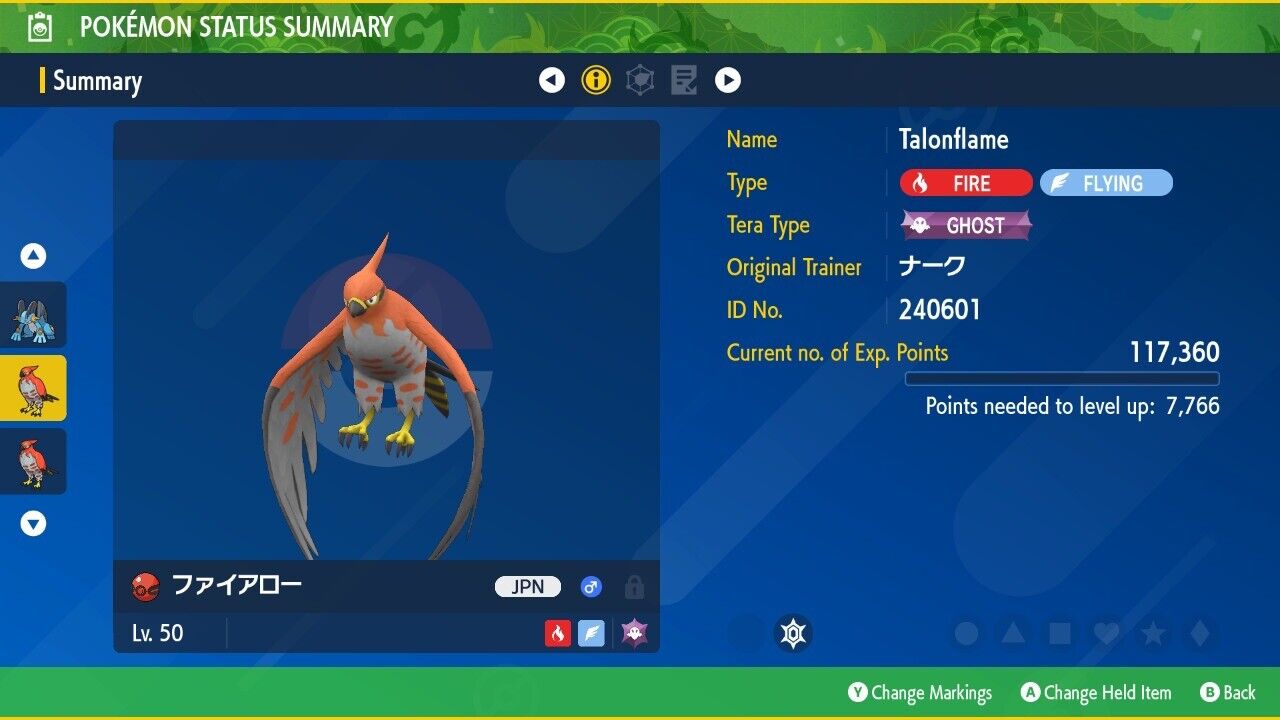This screenshot has width=1280, height=720.
Task: Select the yellow info summary tab
Action: click(x=596, y=80)
